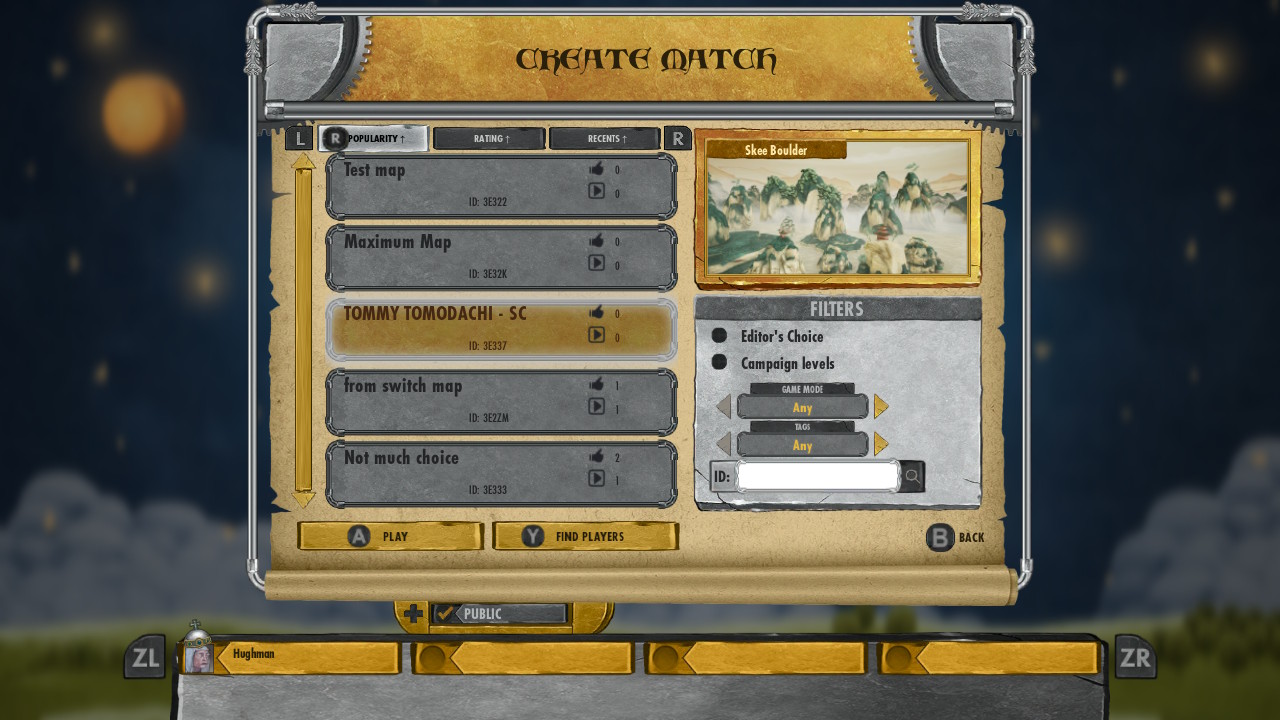Click the magnifying glass search button

coord(912,476)
